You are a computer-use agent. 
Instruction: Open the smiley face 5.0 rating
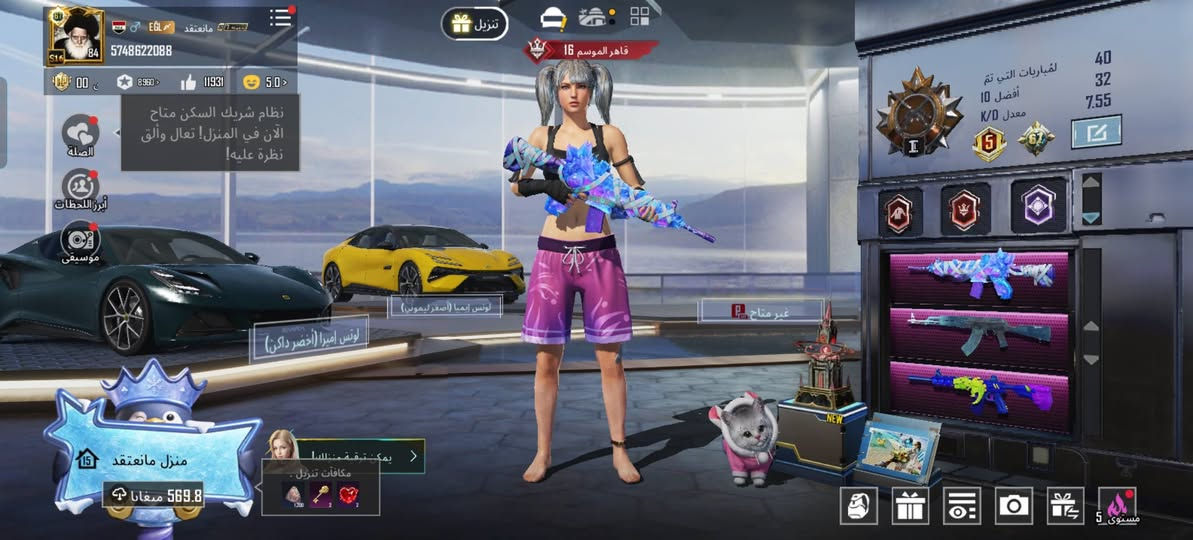pos(264,82)
